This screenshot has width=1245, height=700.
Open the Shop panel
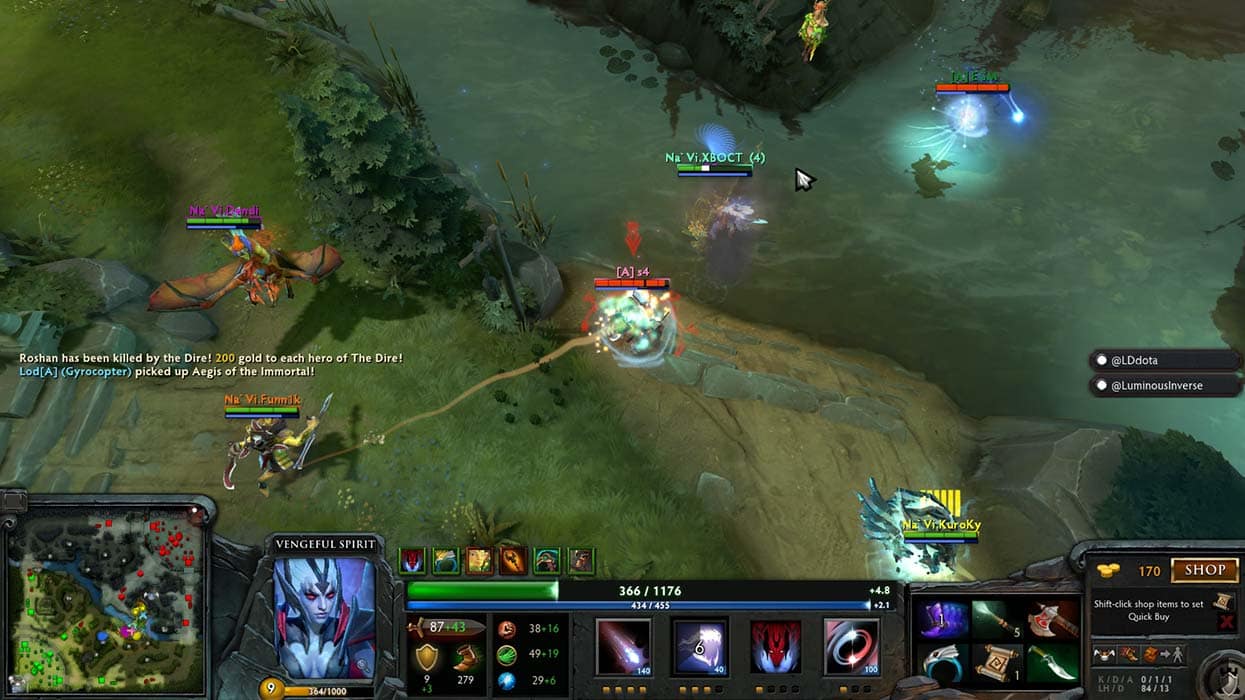point(1204,571)
